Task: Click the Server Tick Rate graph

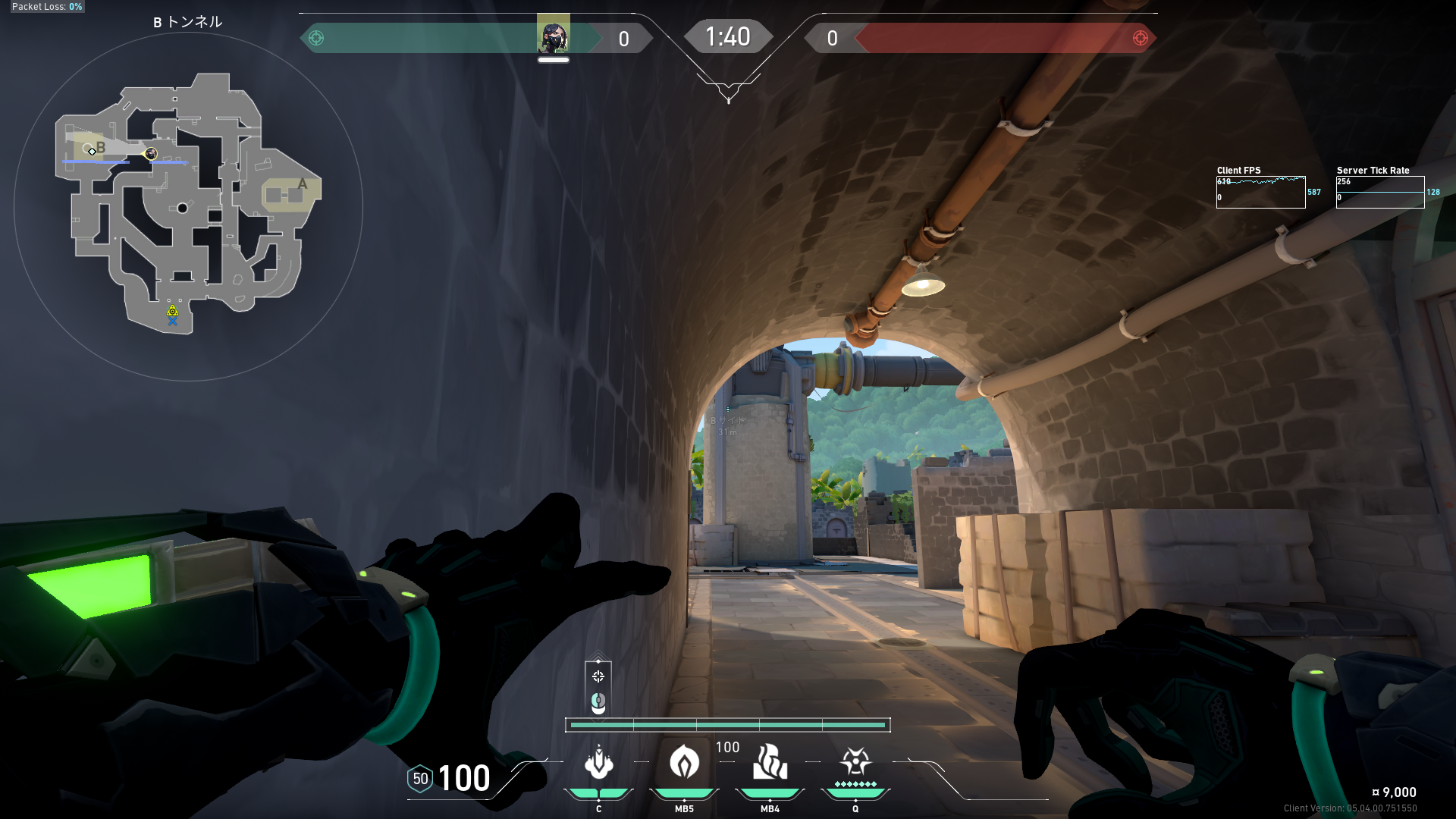Action: 1379,192
